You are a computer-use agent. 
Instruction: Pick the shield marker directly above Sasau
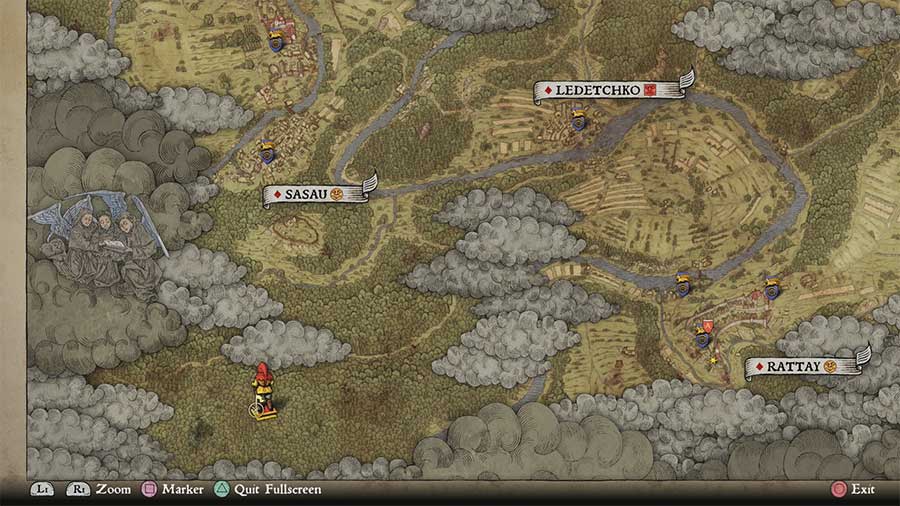pos(268,153)
